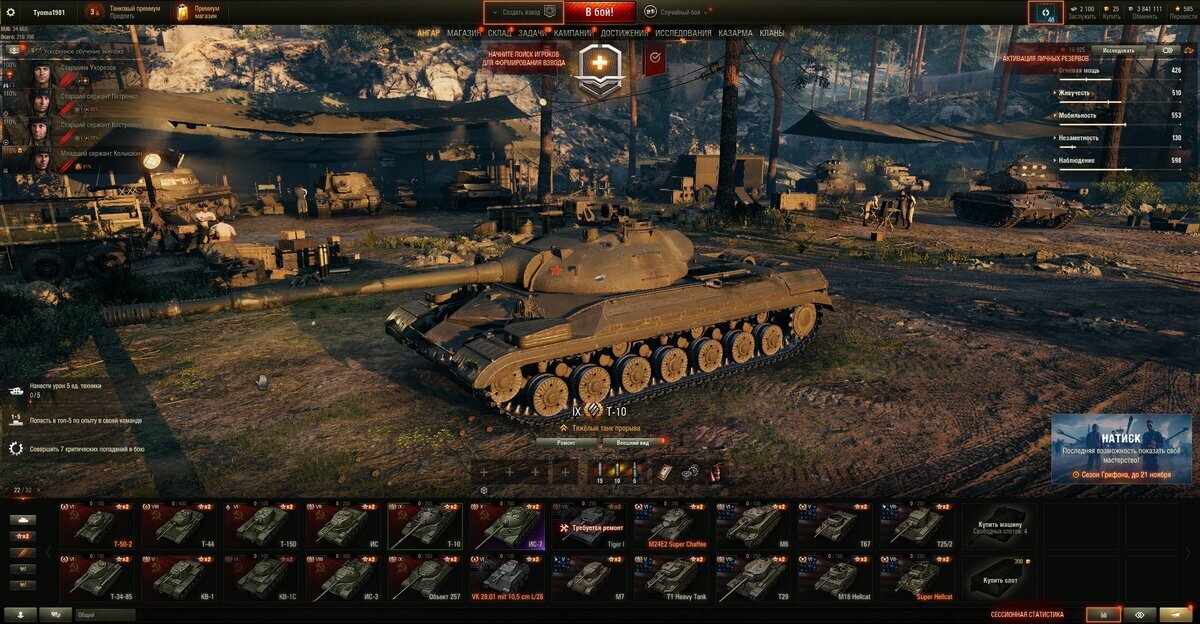Select the ИС-7 tank in carousel
Screen dimensions: 1200x624
(x=507, y=525)
